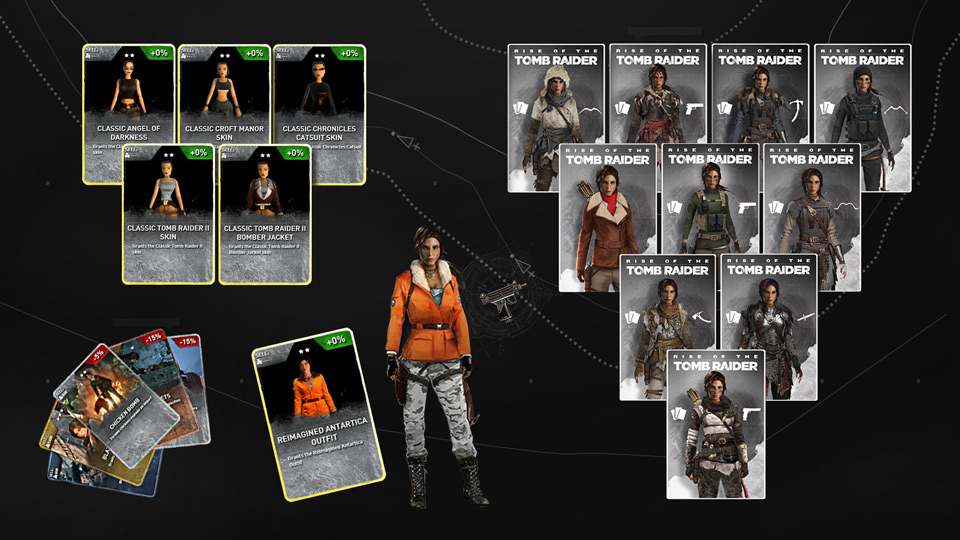Image resolution: width=960 pixels, height=540 pixels.
Task: Choose the Classic Croft Manor Skin card
Action: [224, 92]
